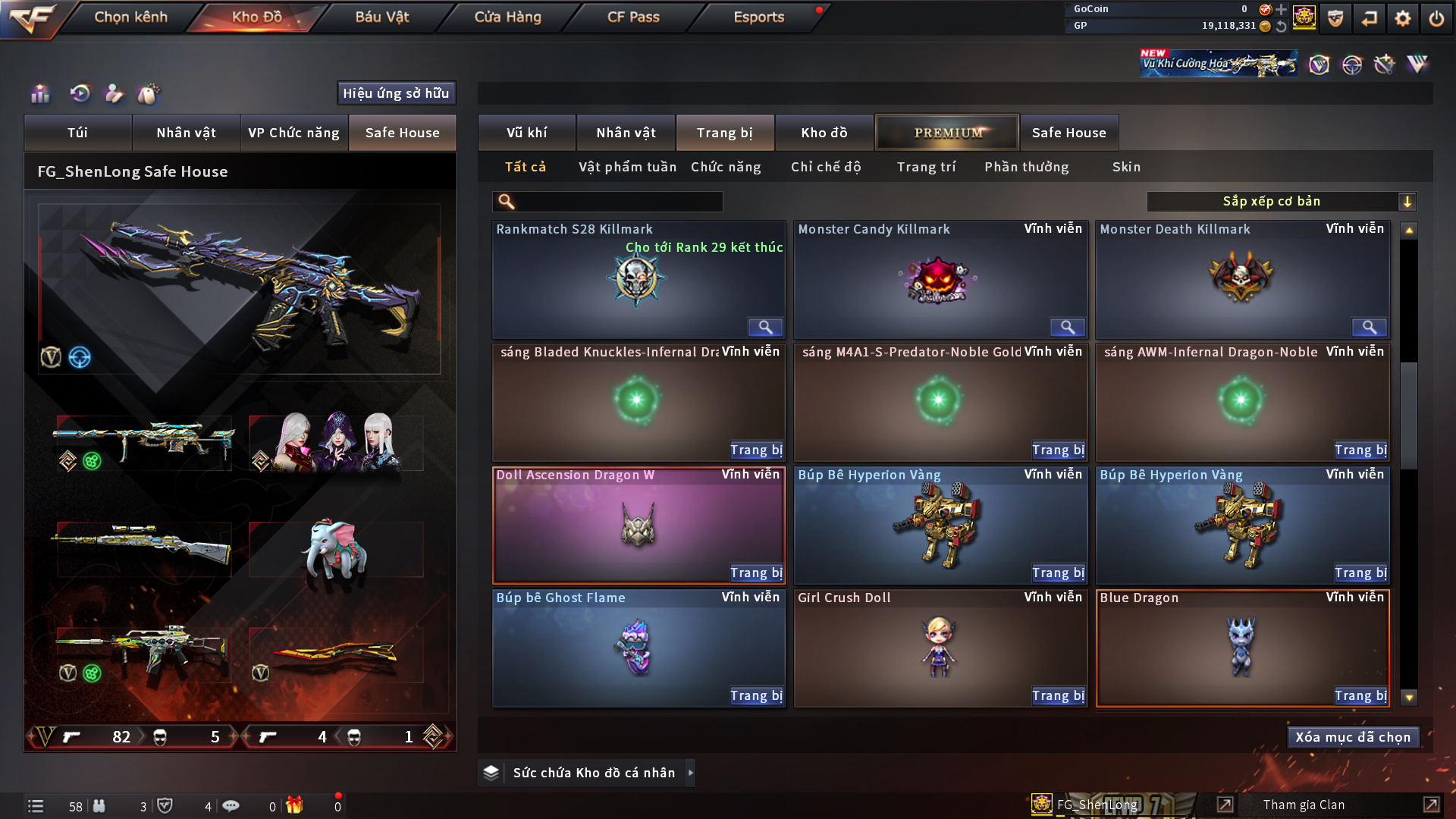Open the Sắp xếp cơ bản sort dropdown

coord(1281,202)
